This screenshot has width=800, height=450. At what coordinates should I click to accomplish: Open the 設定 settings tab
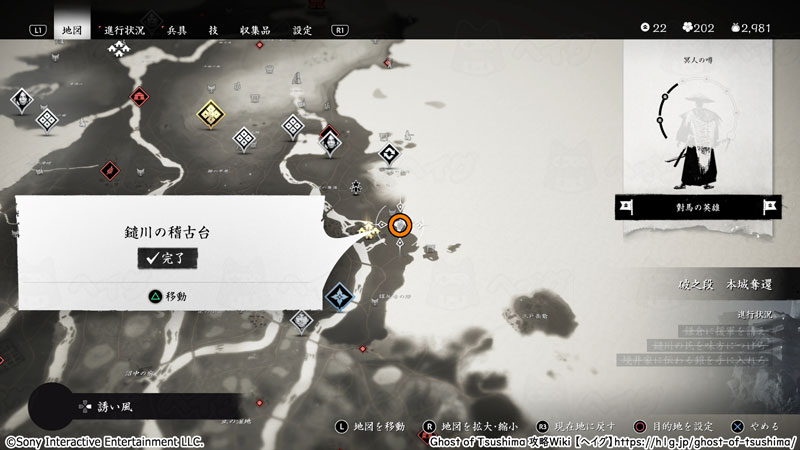tap(302, 30)
